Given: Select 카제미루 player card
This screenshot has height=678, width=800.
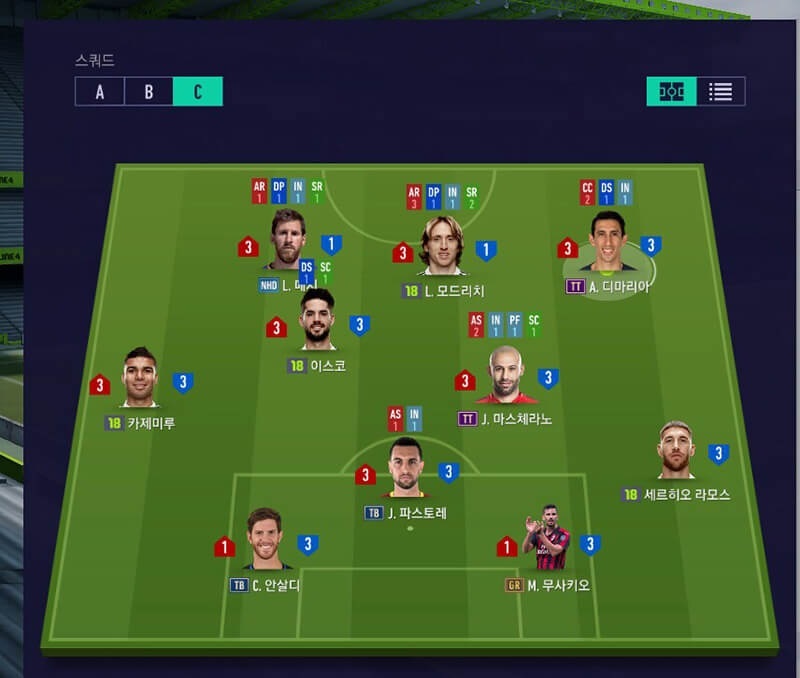Looking at the screenshot, I should click(141, 378).
